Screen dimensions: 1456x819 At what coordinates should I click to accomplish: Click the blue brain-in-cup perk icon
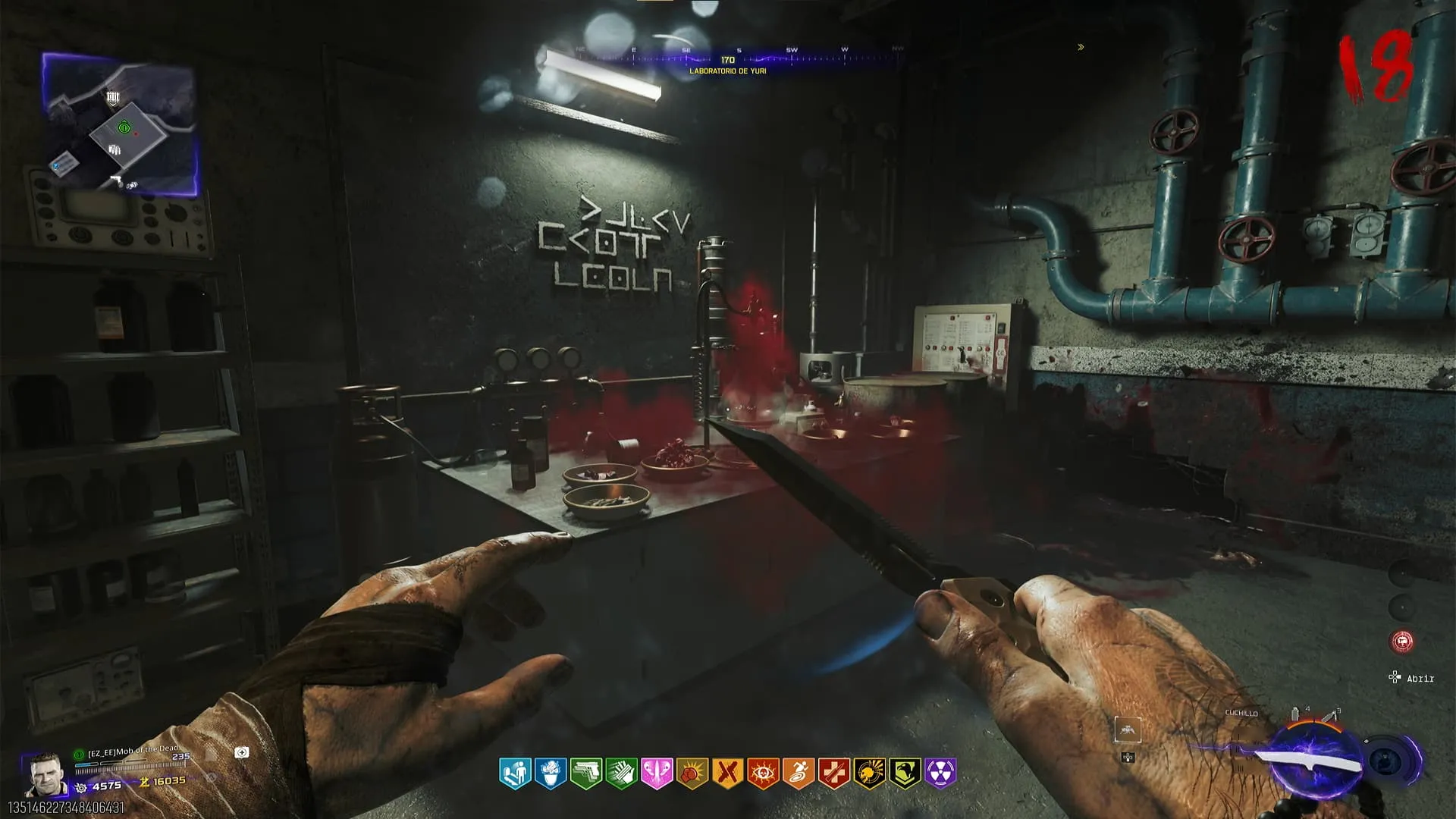[x=551, y=773]
